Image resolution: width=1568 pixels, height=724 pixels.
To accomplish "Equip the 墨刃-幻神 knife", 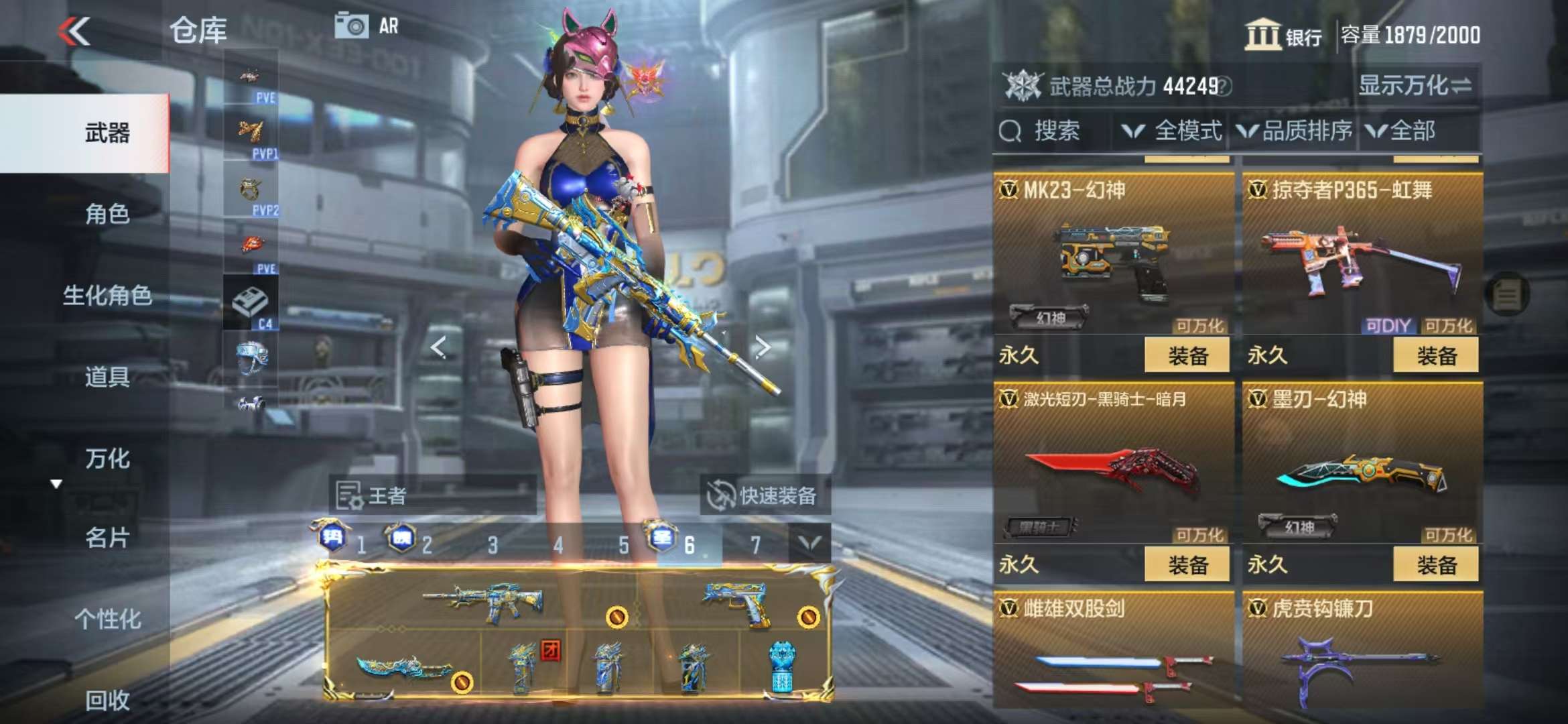I will pos(1435,564).
